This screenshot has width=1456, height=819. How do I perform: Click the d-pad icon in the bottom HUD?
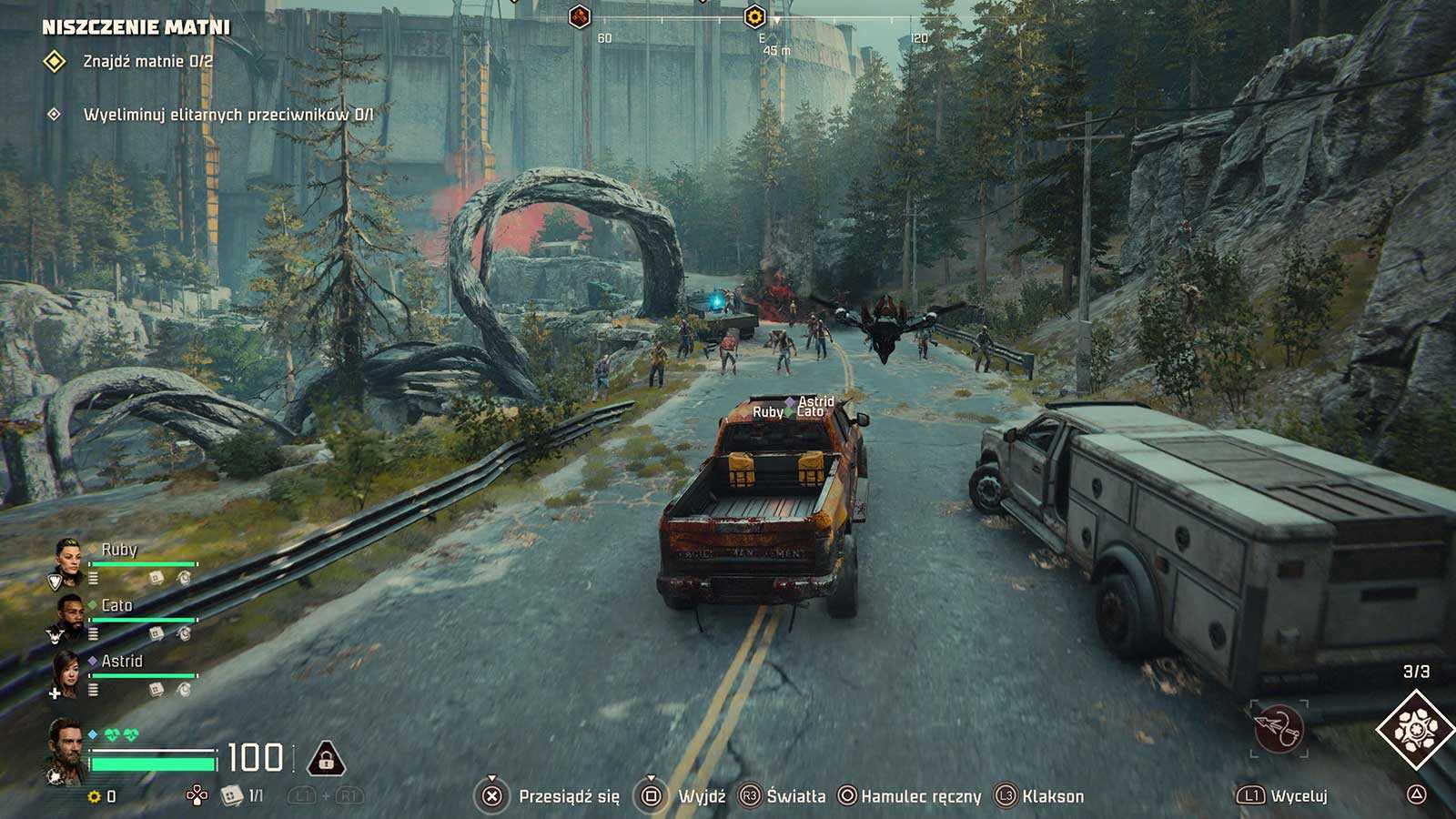pos(195,796)
